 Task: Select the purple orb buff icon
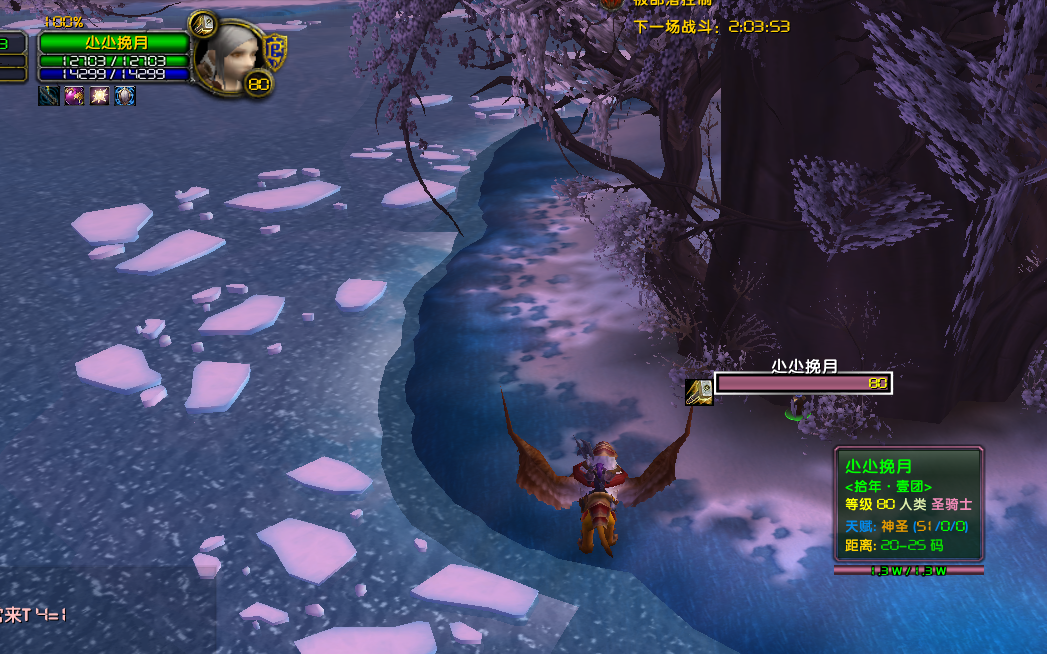click(74, 96)
